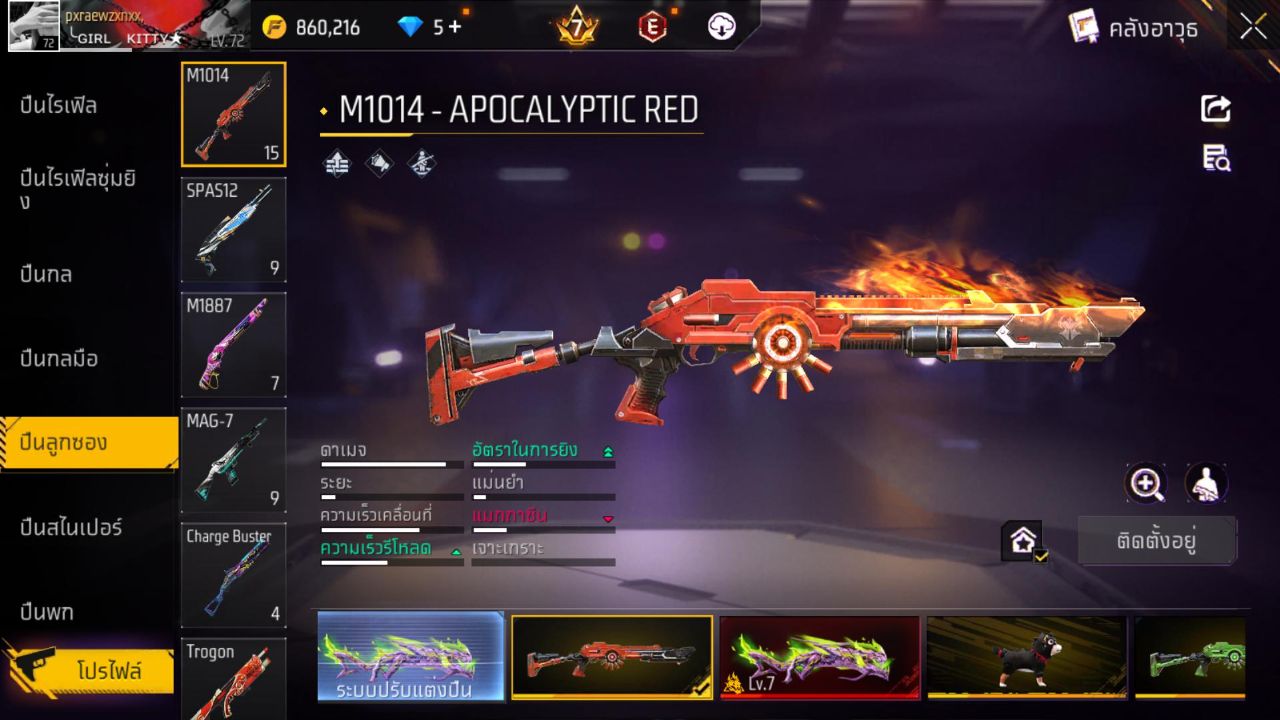Toggle the home loadout icon near the equipped button

(1018, 540)
